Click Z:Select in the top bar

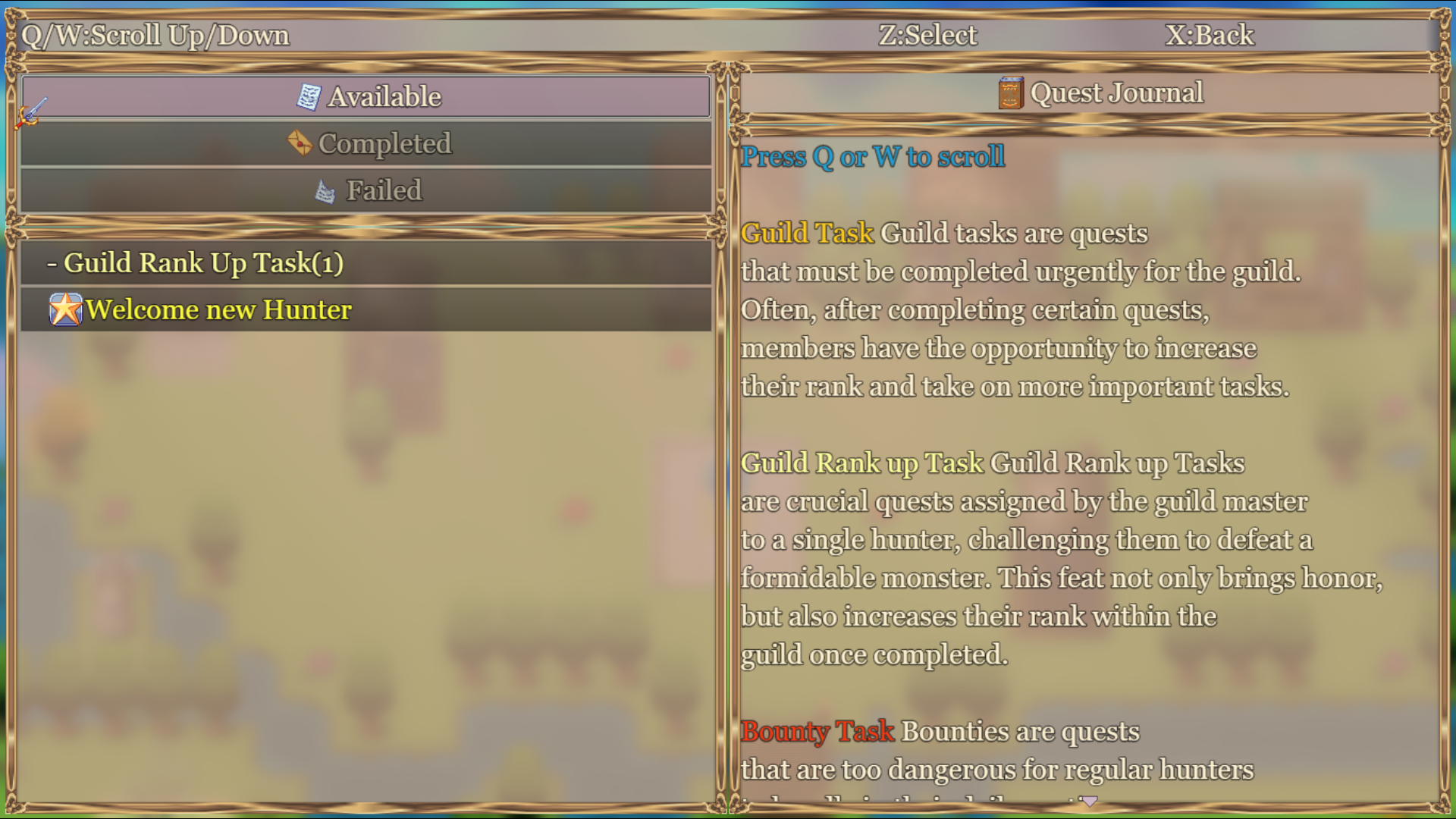(927, 34)
